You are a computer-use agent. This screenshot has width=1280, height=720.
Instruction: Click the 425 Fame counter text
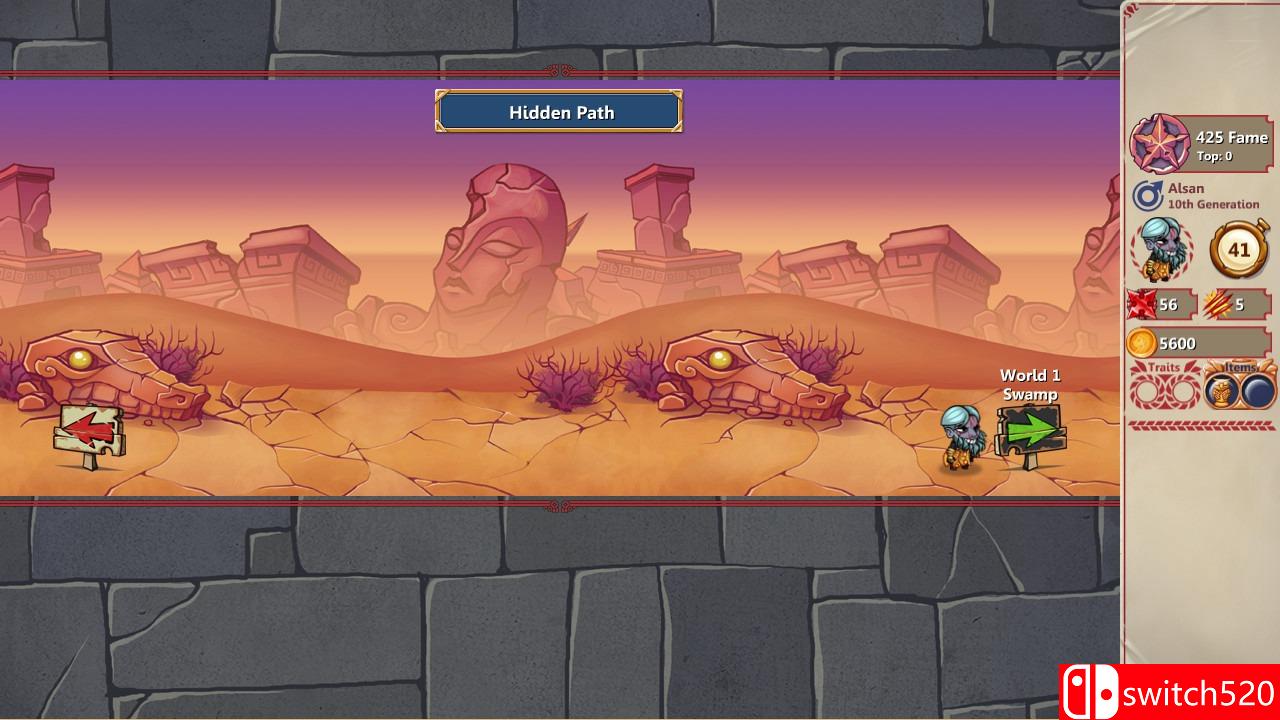1233,138
